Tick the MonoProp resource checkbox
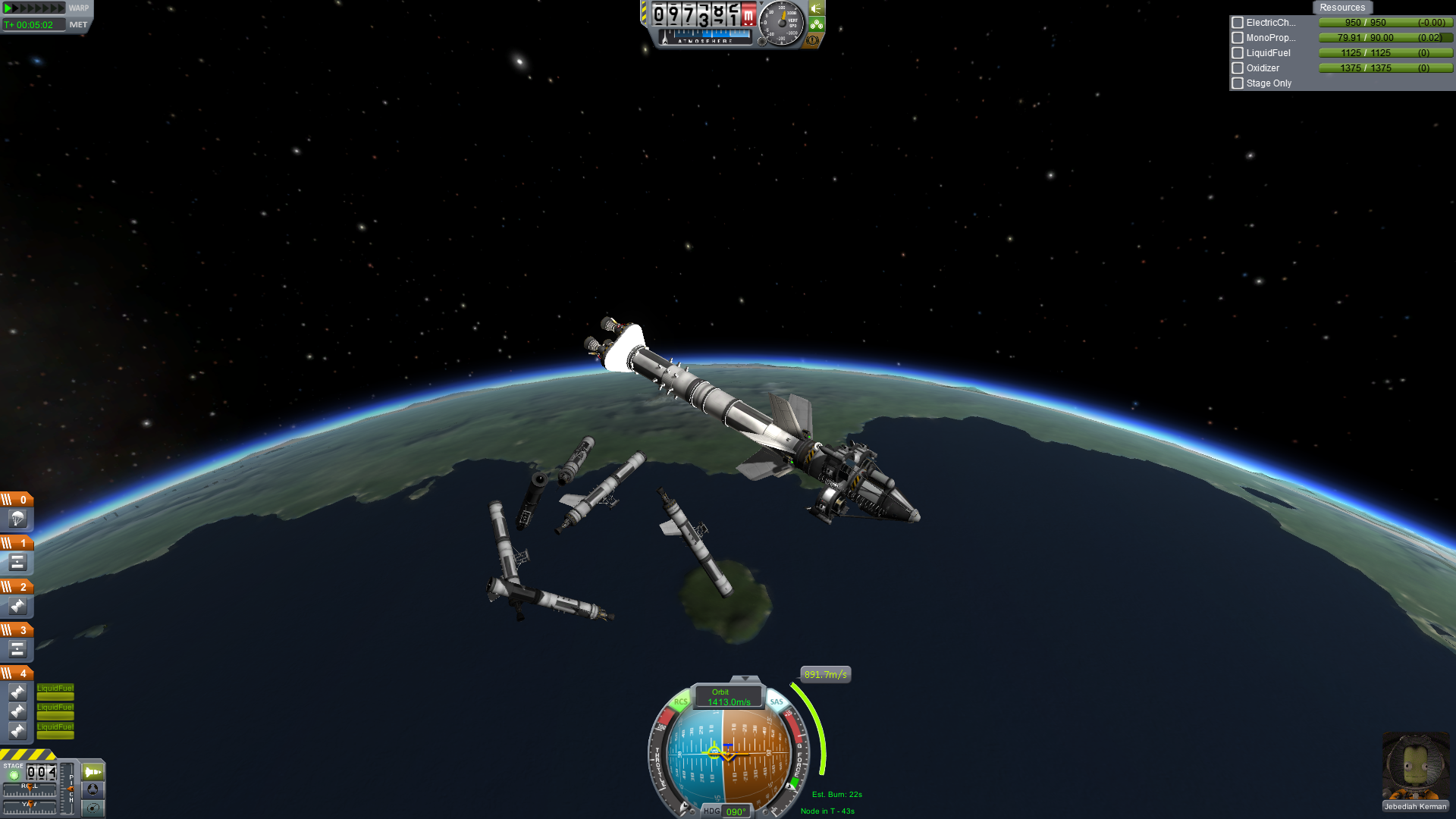The height and width of the screenshot is (819, 1456). tap(1238, 38)
